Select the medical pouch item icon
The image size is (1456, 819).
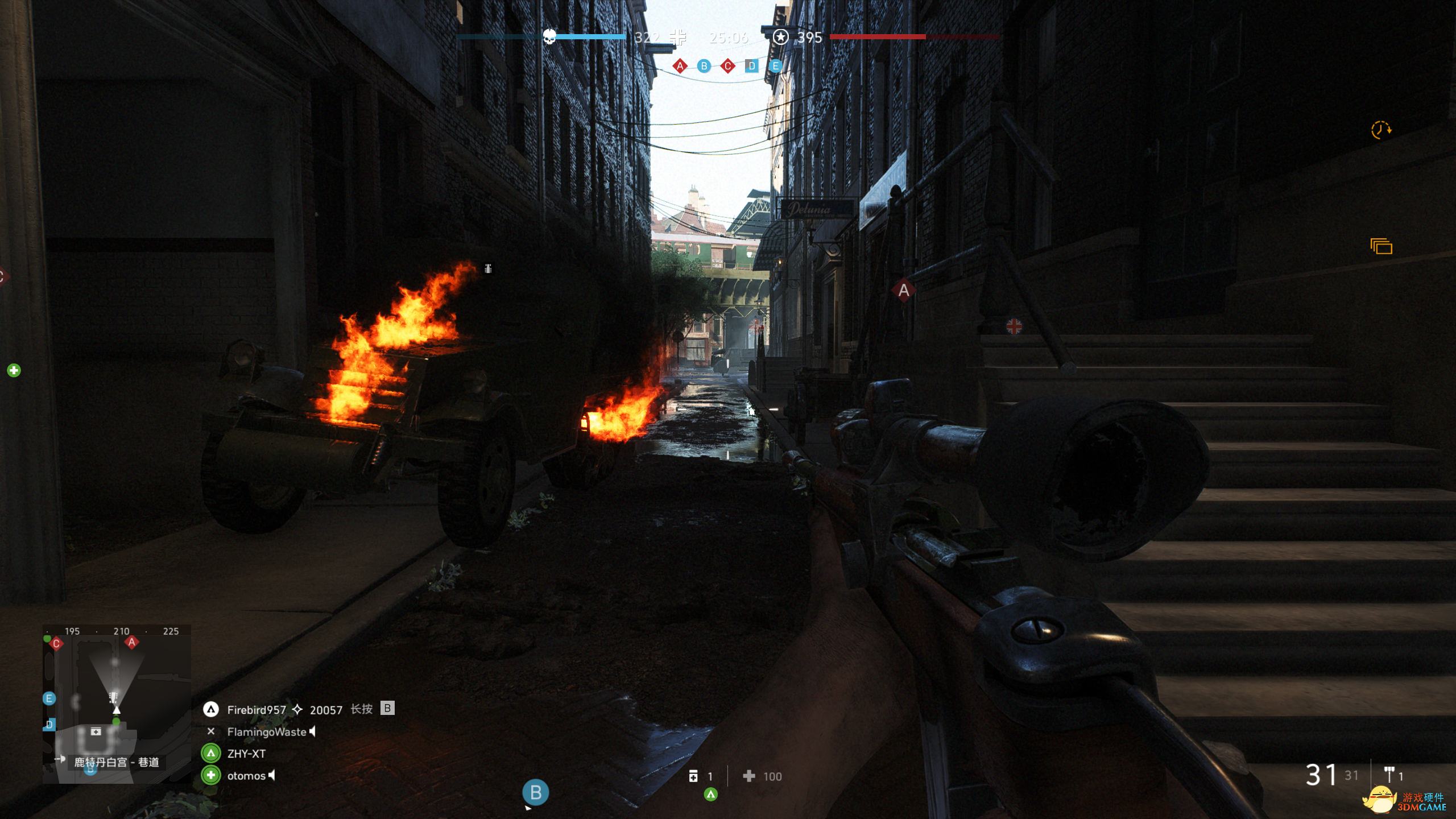pos(693,776)
